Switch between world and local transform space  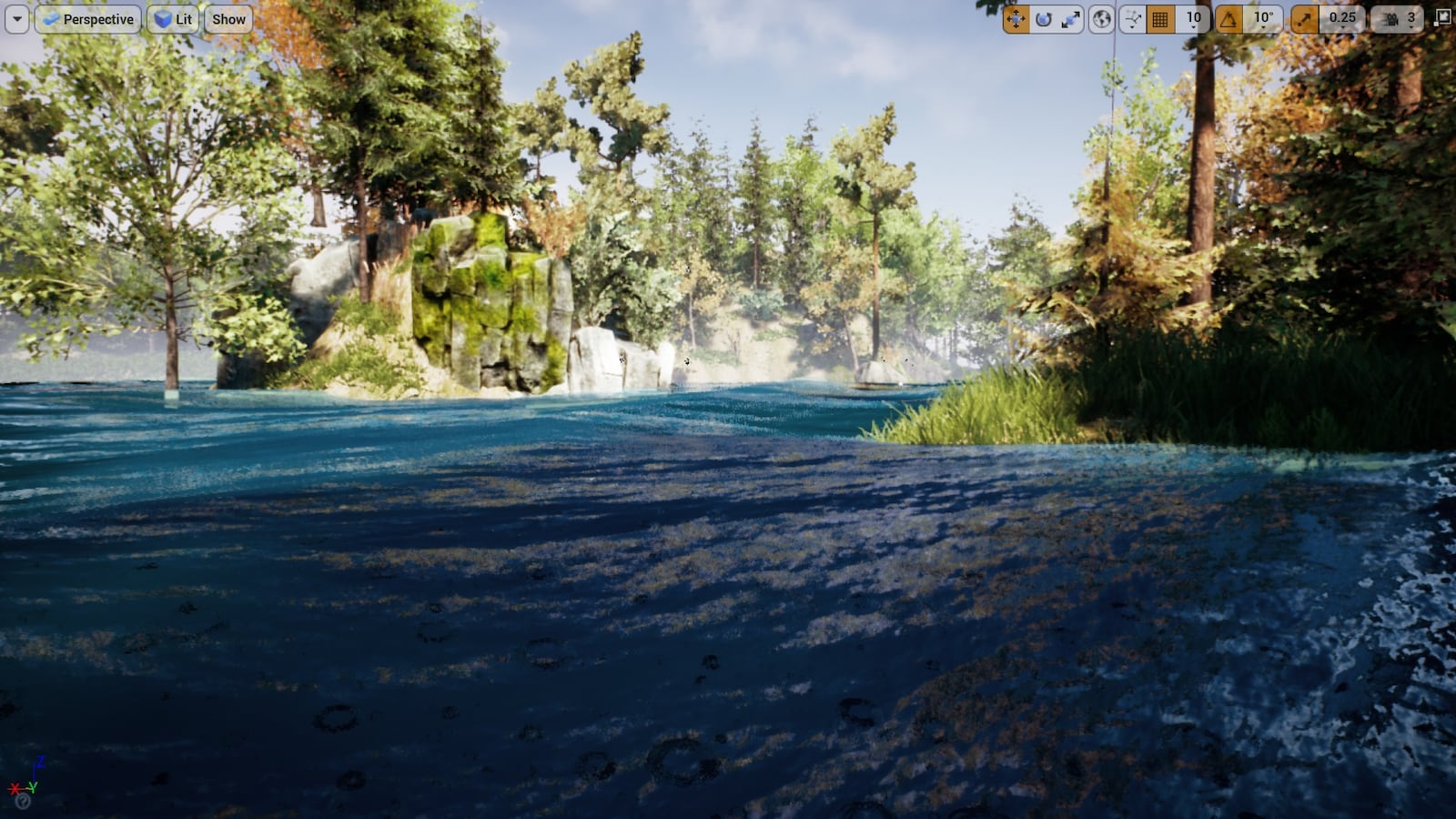pos(1099,17)
